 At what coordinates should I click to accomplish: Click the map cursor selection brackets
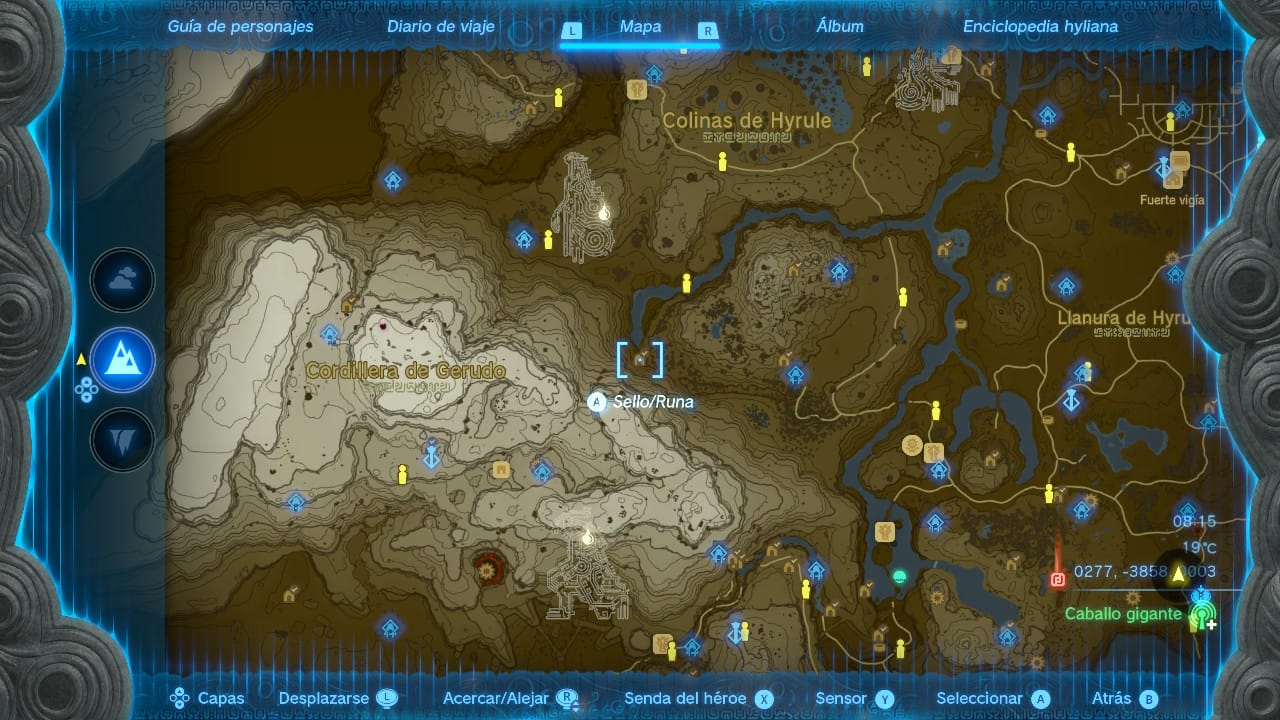pos(640,359)
